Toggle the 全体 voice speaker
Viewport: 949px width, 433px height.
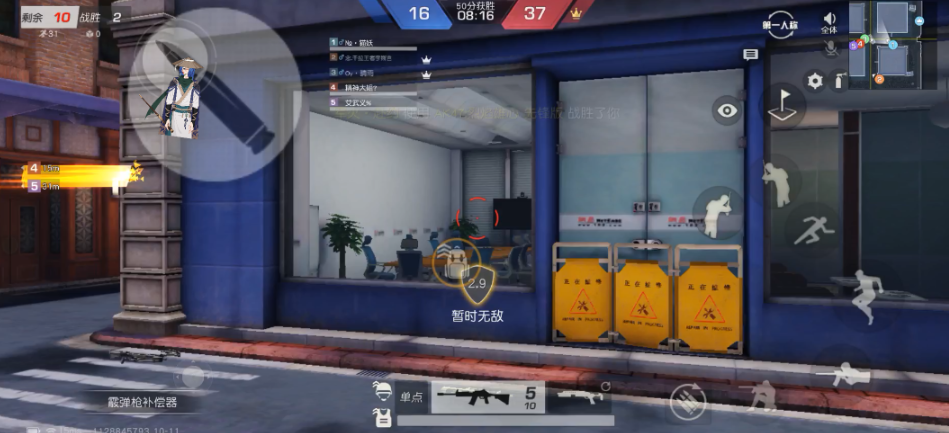tap(829, 22)
